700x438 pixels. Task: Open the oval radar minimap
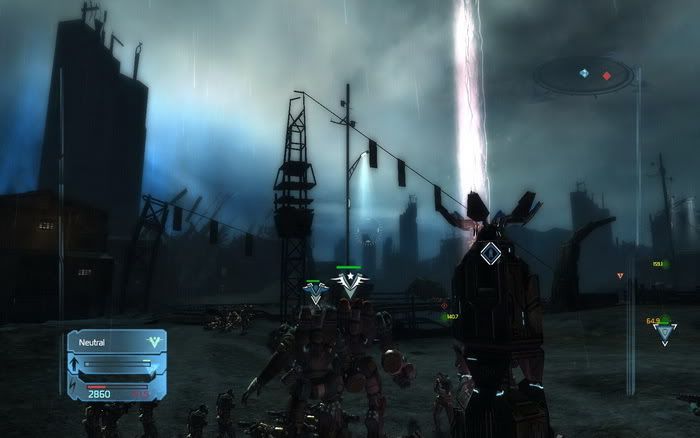coord(585,74)
